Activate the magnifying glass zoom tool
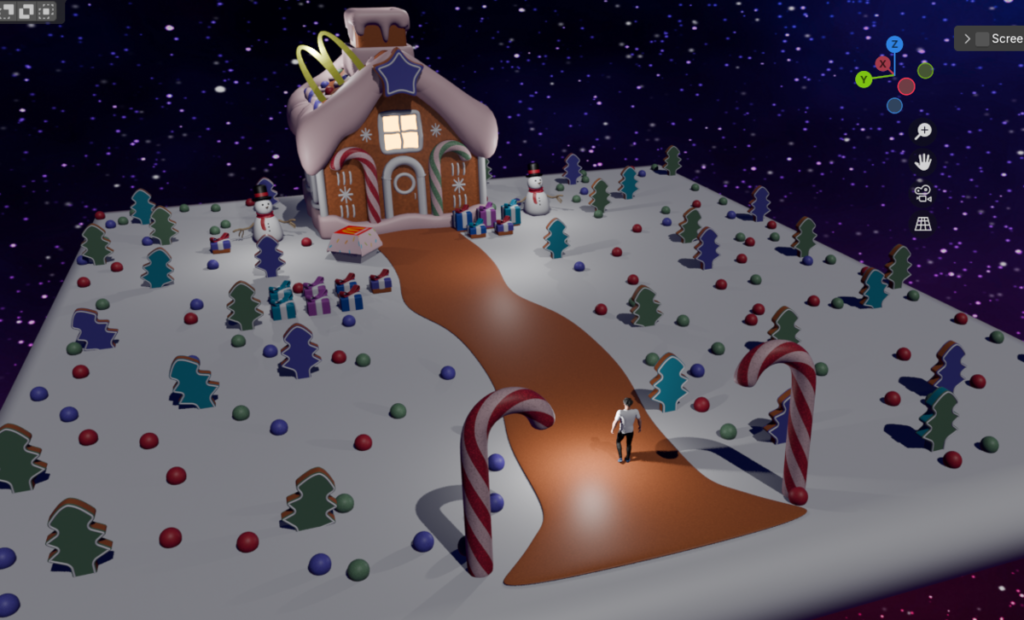Image resolution: width=1024 pixels, height=620 pixels. pyautogui.click(x=922, y=131)
